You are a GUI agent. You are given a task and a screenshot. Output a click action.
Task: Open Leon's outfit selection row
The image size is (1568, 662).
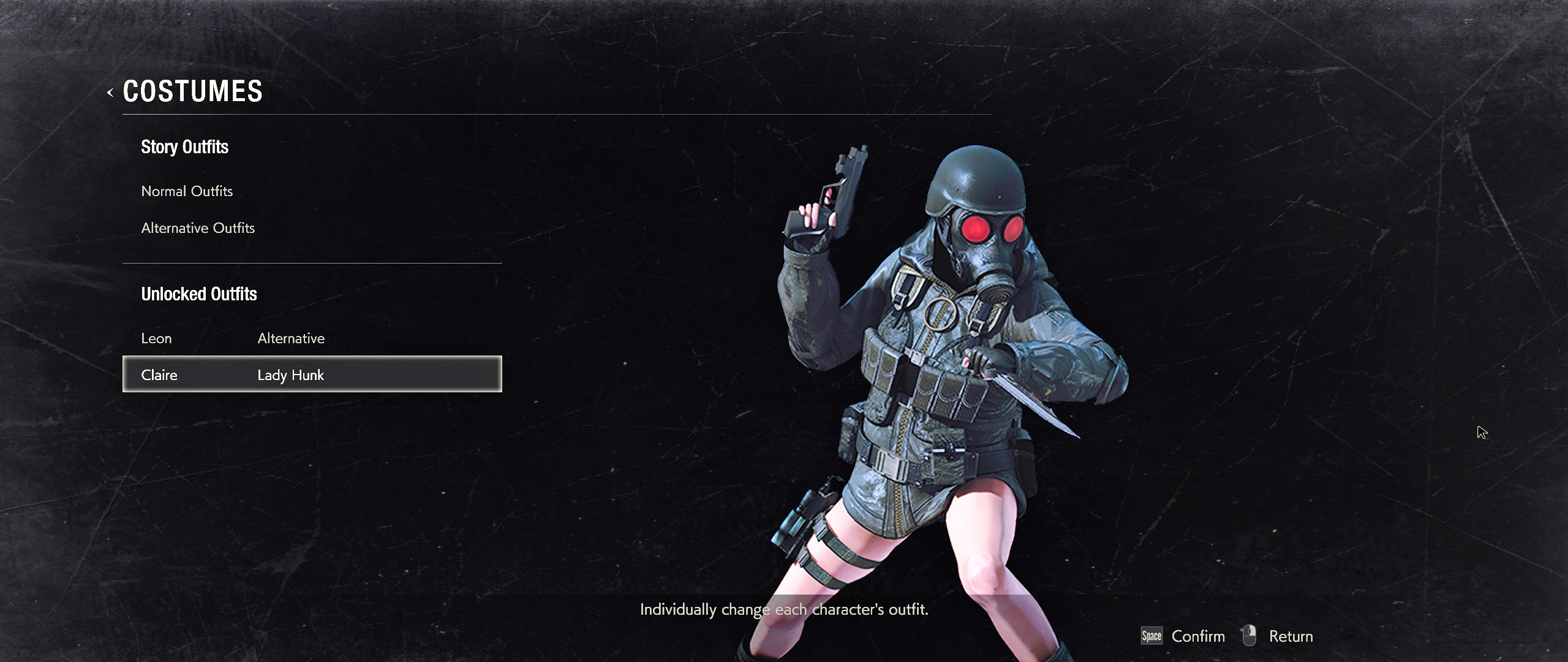tap(233, 338)
